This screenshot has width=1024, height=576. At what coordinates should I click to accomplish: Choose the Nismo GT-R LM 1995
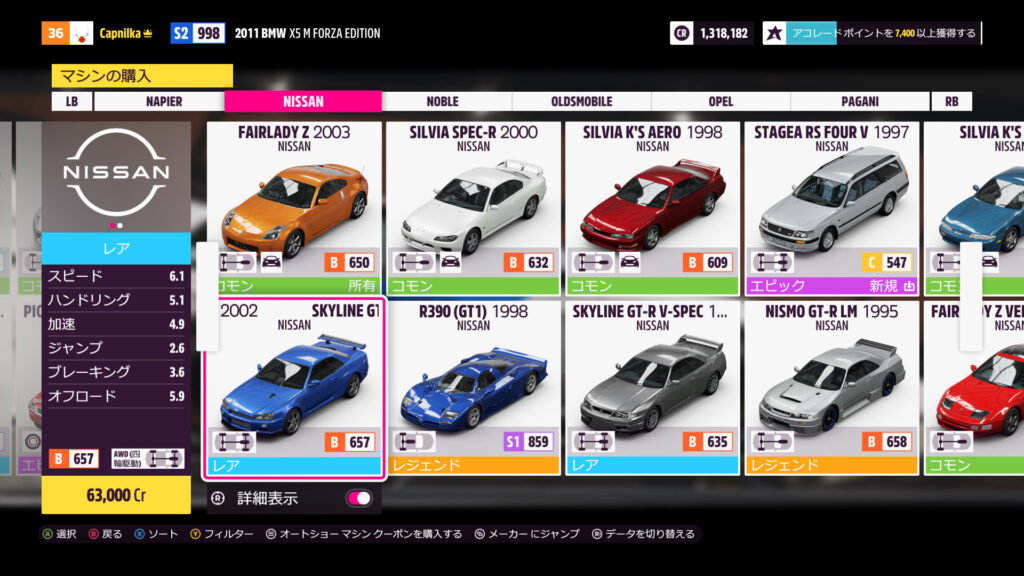tap(831, 387)
